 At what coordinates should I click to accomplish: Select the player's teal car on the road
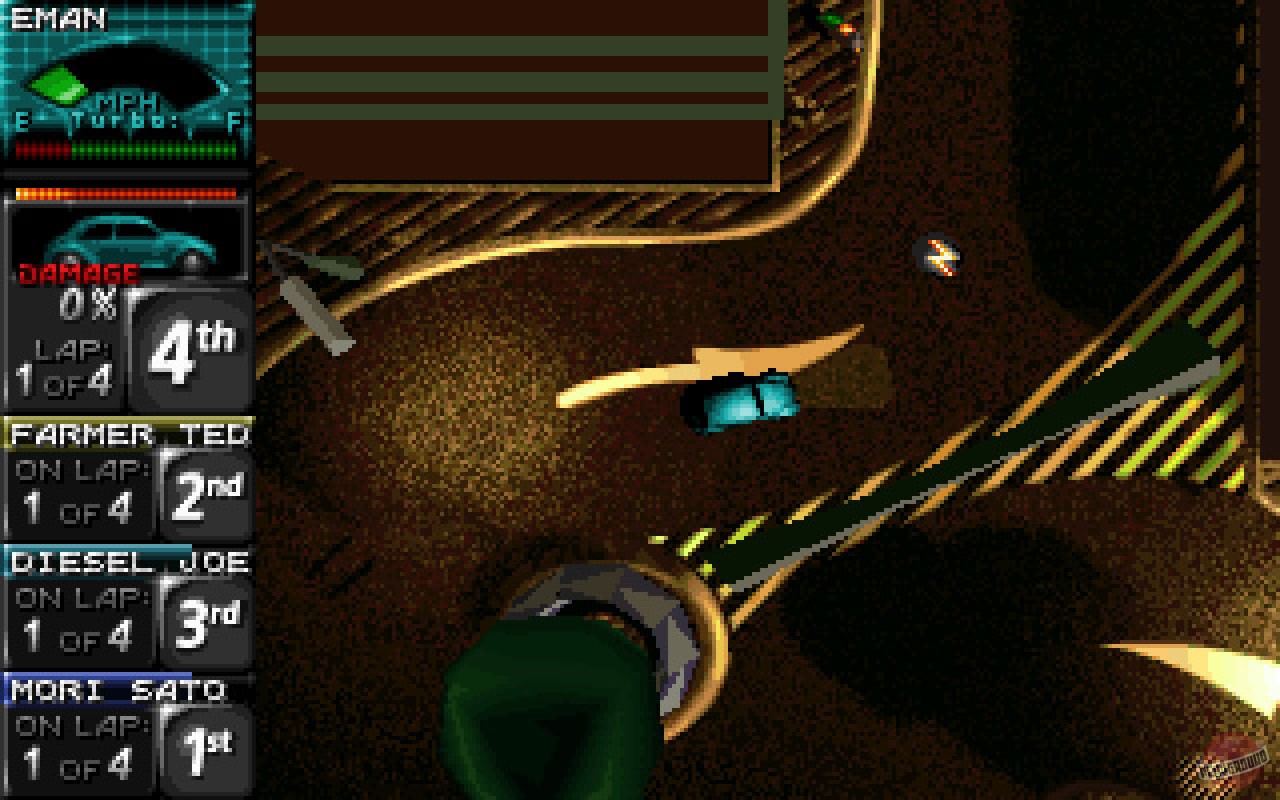click(745, 400)
